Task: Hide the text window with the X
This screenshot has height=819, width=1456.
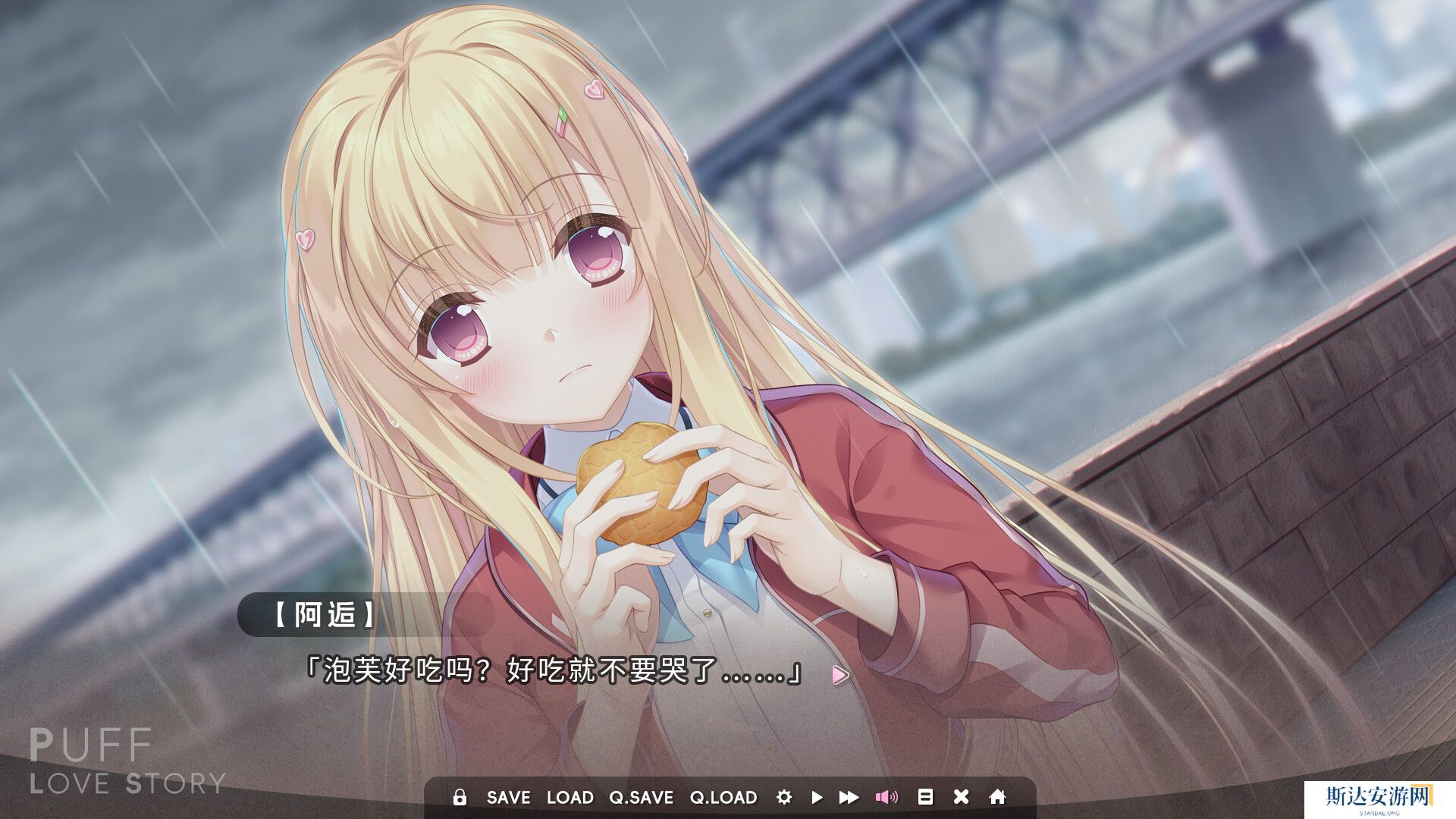Action: [961, 797]
